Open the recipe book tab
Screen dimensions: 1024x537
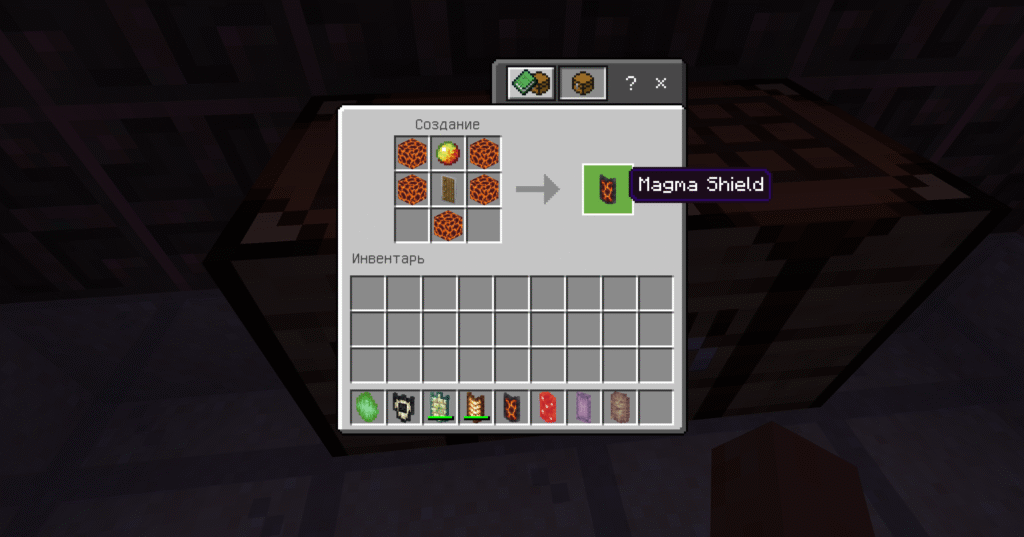(529, 84)
